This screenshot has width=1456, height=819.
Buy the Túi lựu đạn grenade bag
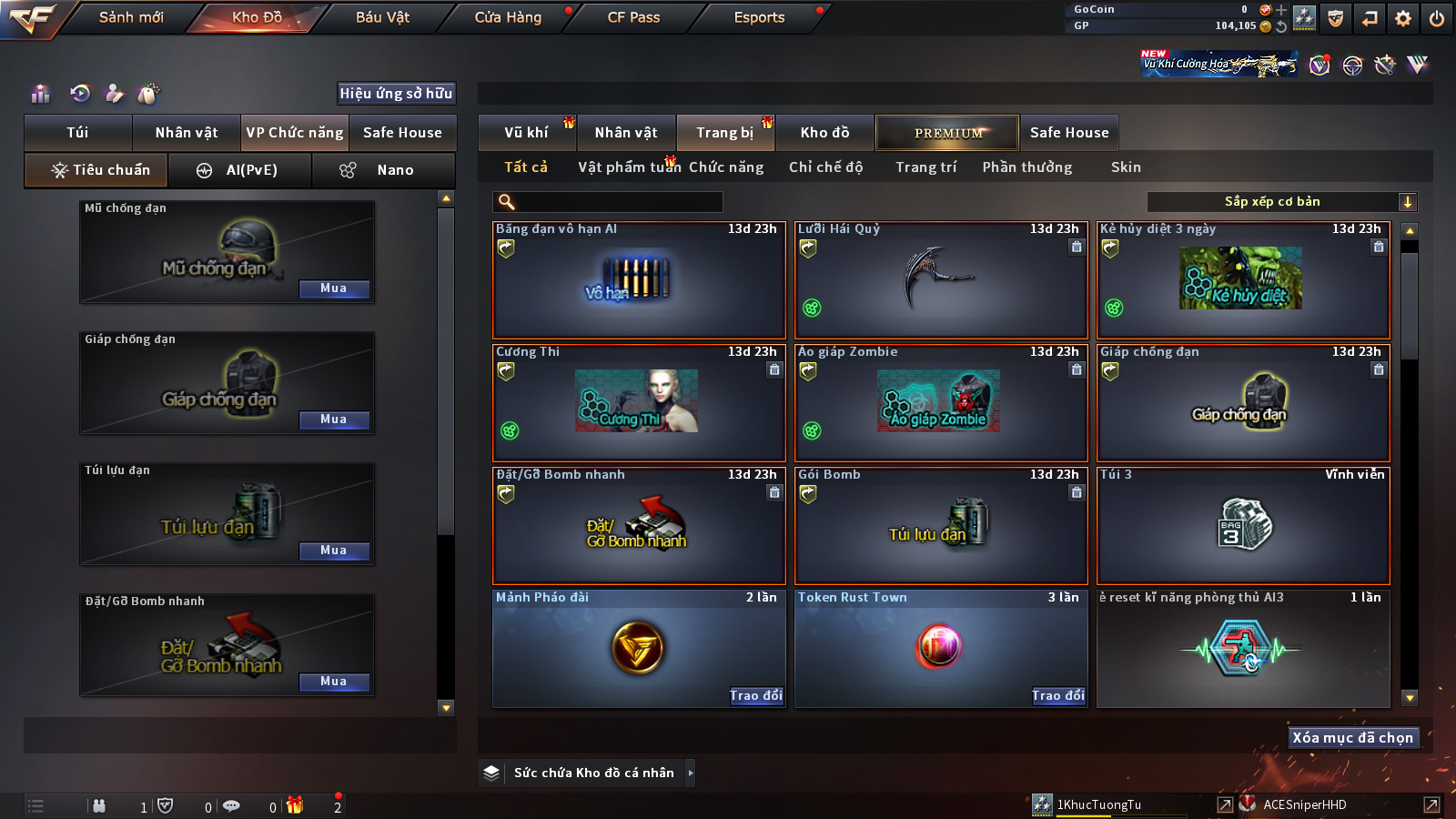[334, 551]
